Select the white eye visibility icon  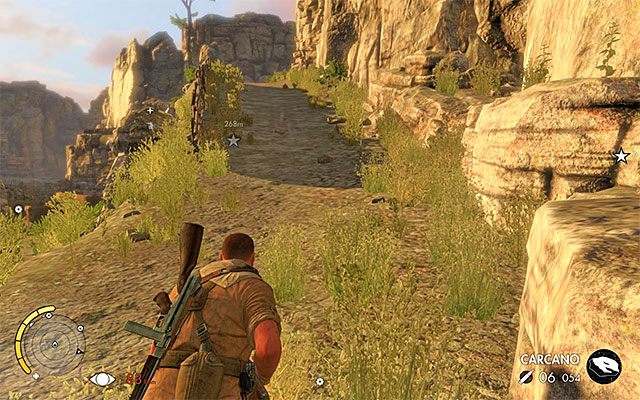pos(101,378)
